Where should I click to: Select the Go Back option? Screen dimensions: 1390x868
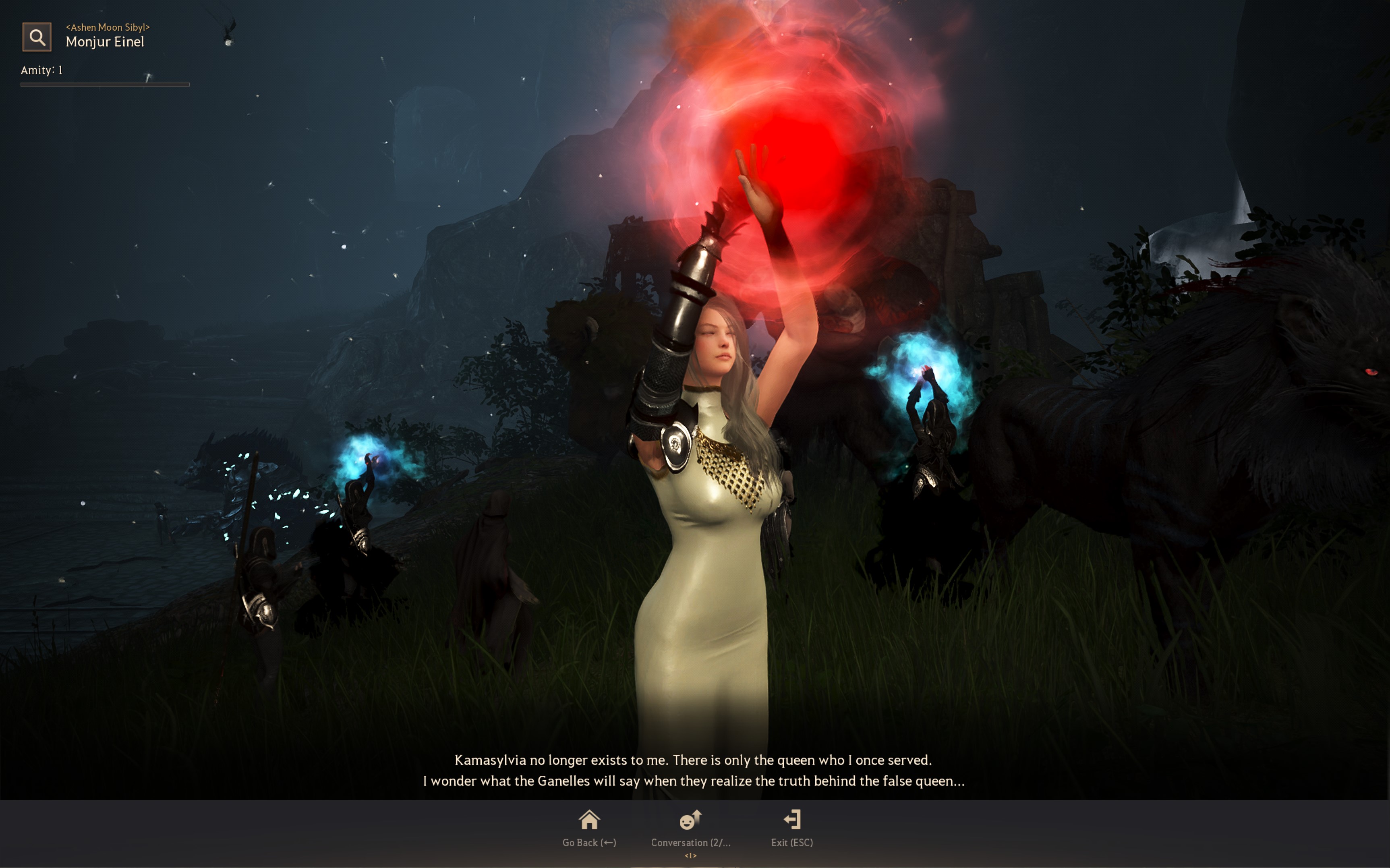click(x=589, y=827)
